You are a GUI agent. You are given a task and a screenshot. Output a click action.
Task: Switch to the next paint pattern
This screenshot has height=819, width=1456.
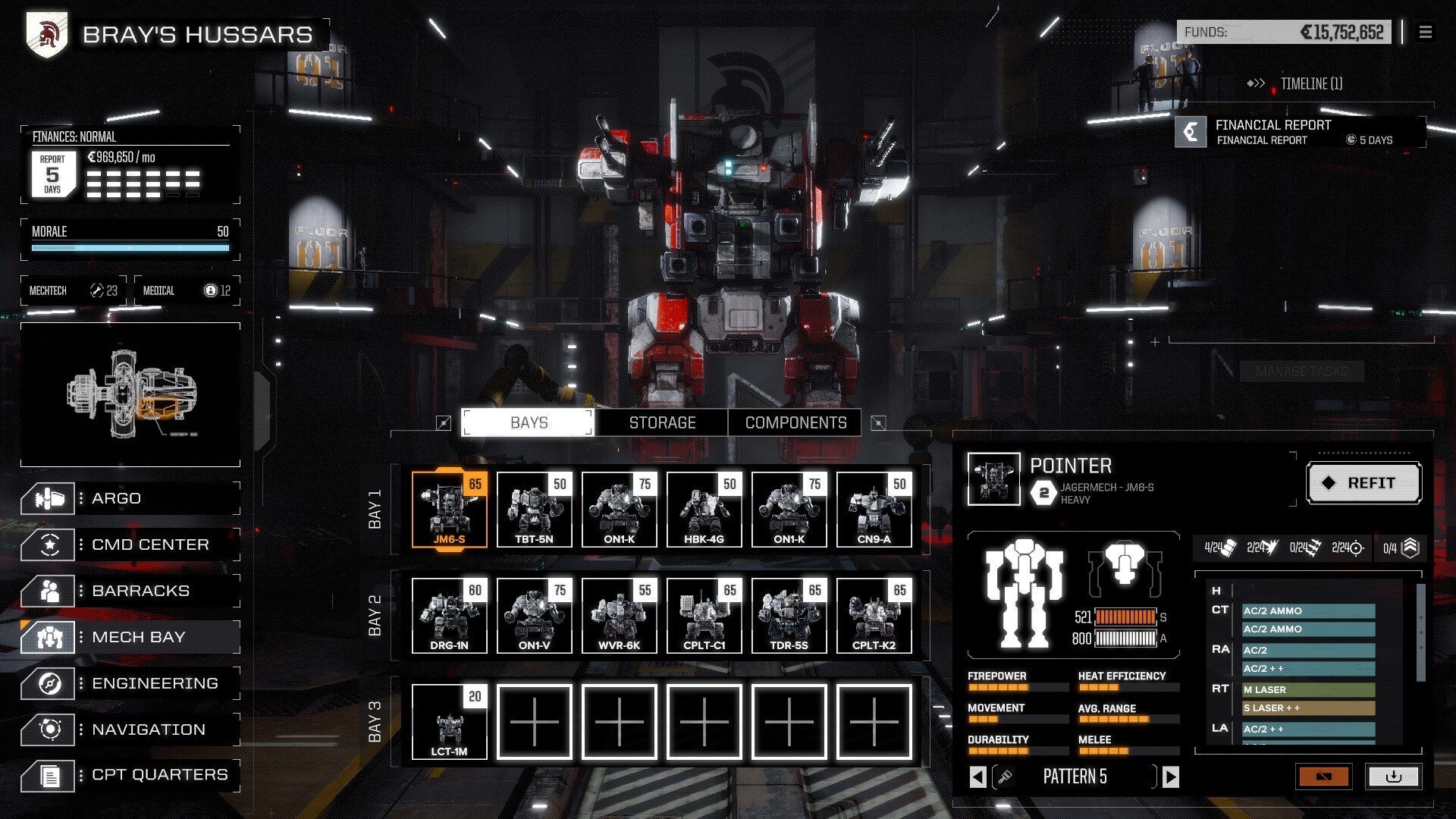1171,777
